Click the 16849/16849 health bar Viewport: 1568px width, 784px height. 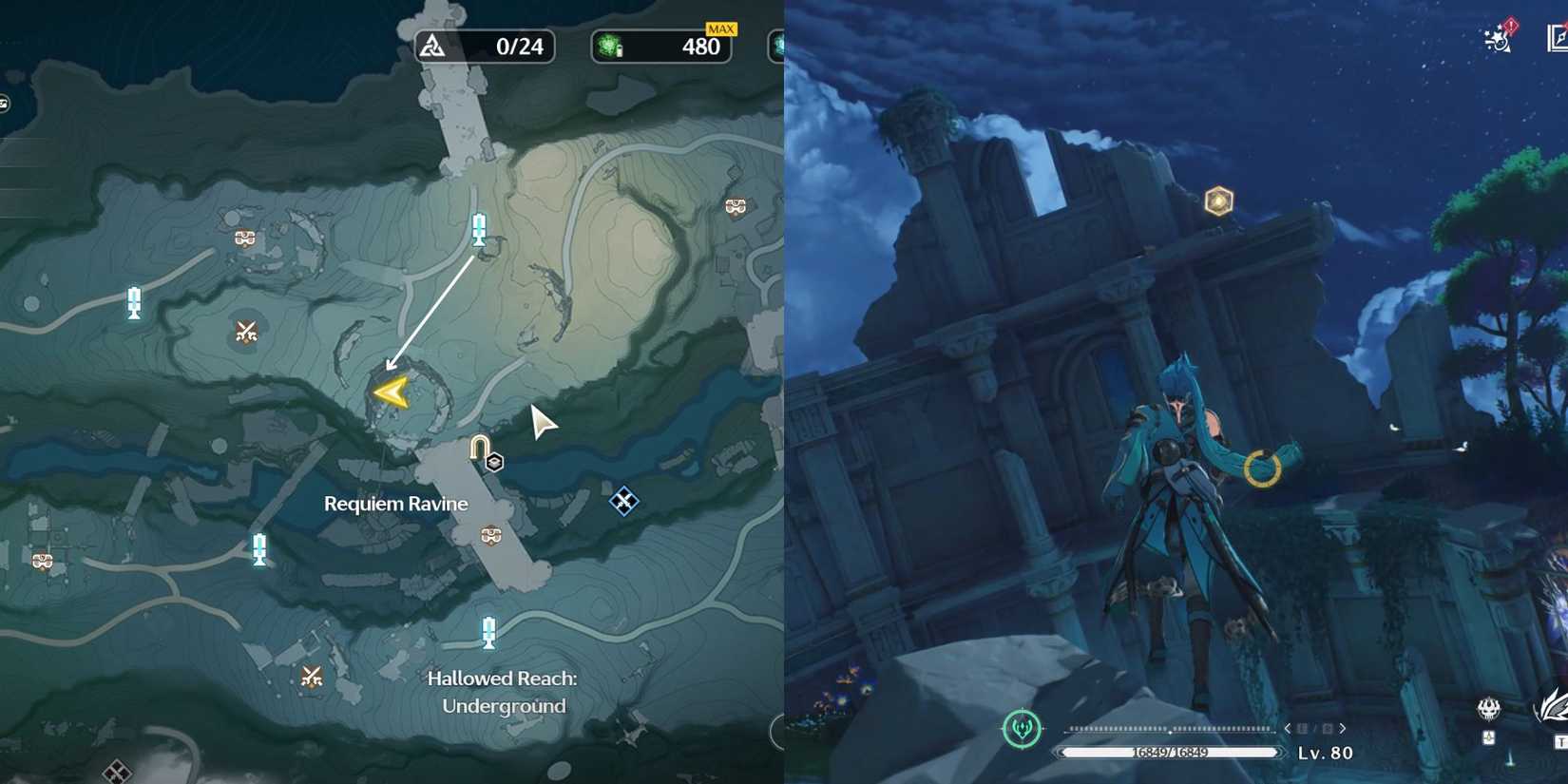tap(1171, 752)
